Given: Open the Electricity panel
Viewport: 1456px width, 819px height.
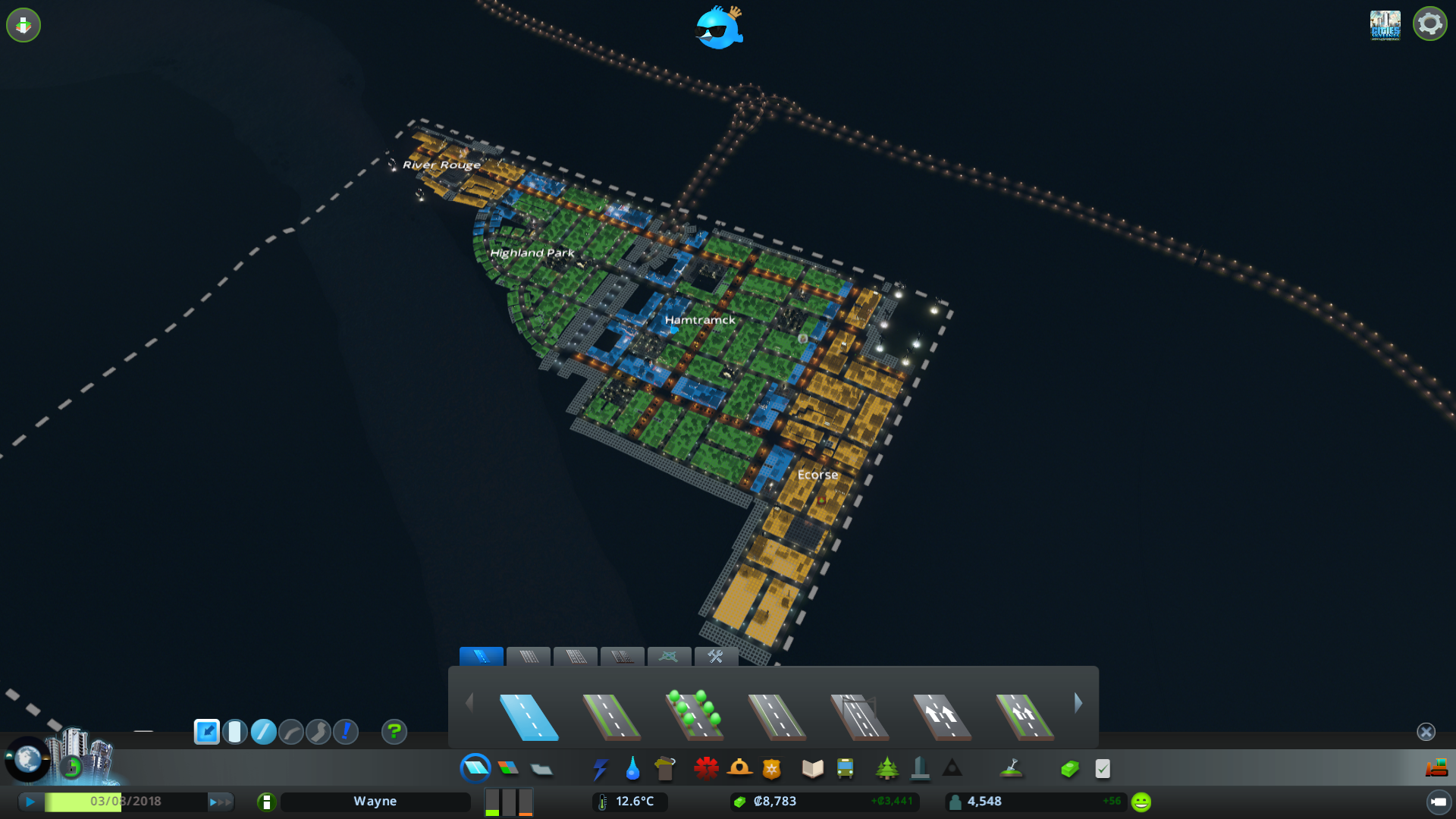Looking at the screenshot, I should click(601, 768).
